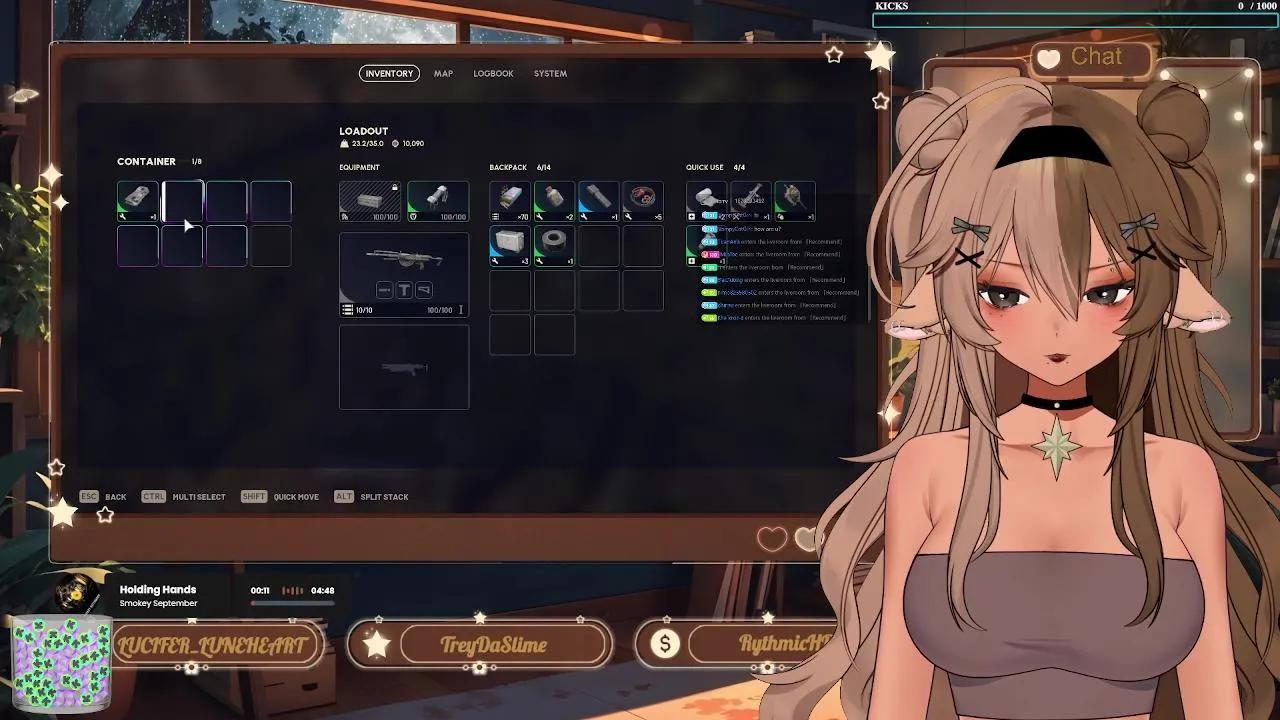
Task: Toggle the star favorite at the panel's top-right corner
Action: point(835,55)
